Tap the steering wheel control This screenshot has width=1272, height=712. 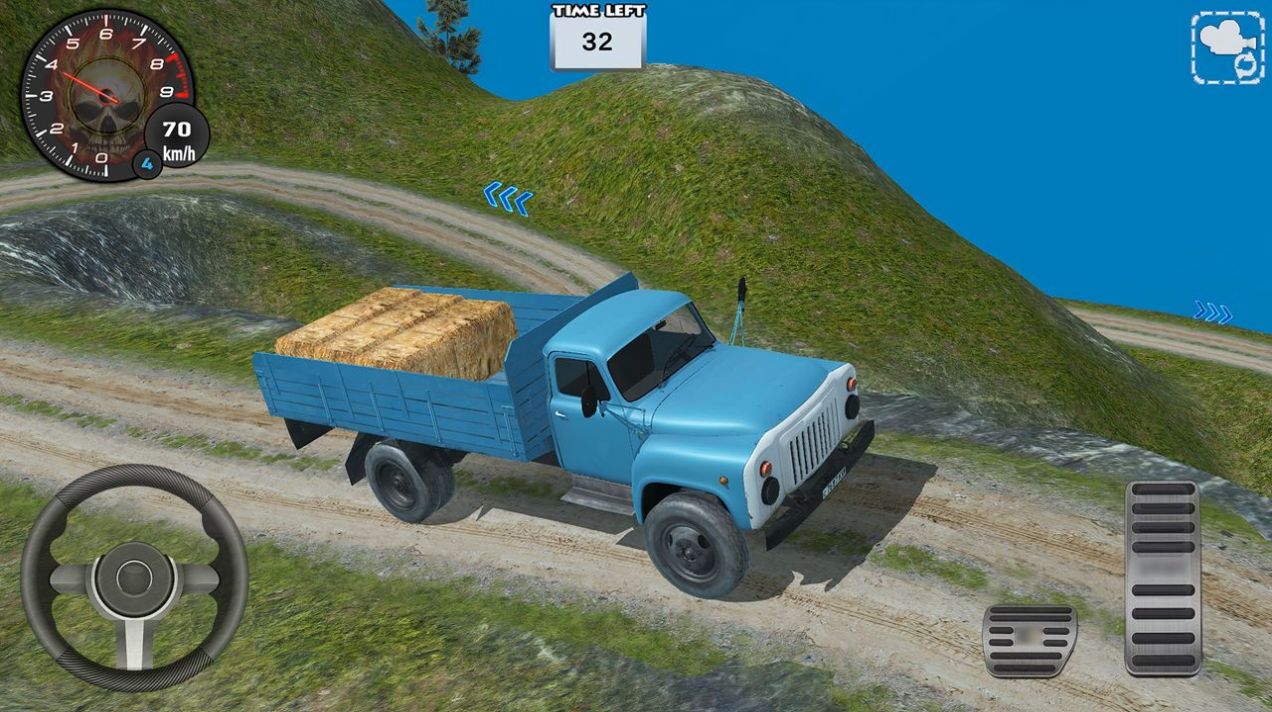tap(134, 577)
